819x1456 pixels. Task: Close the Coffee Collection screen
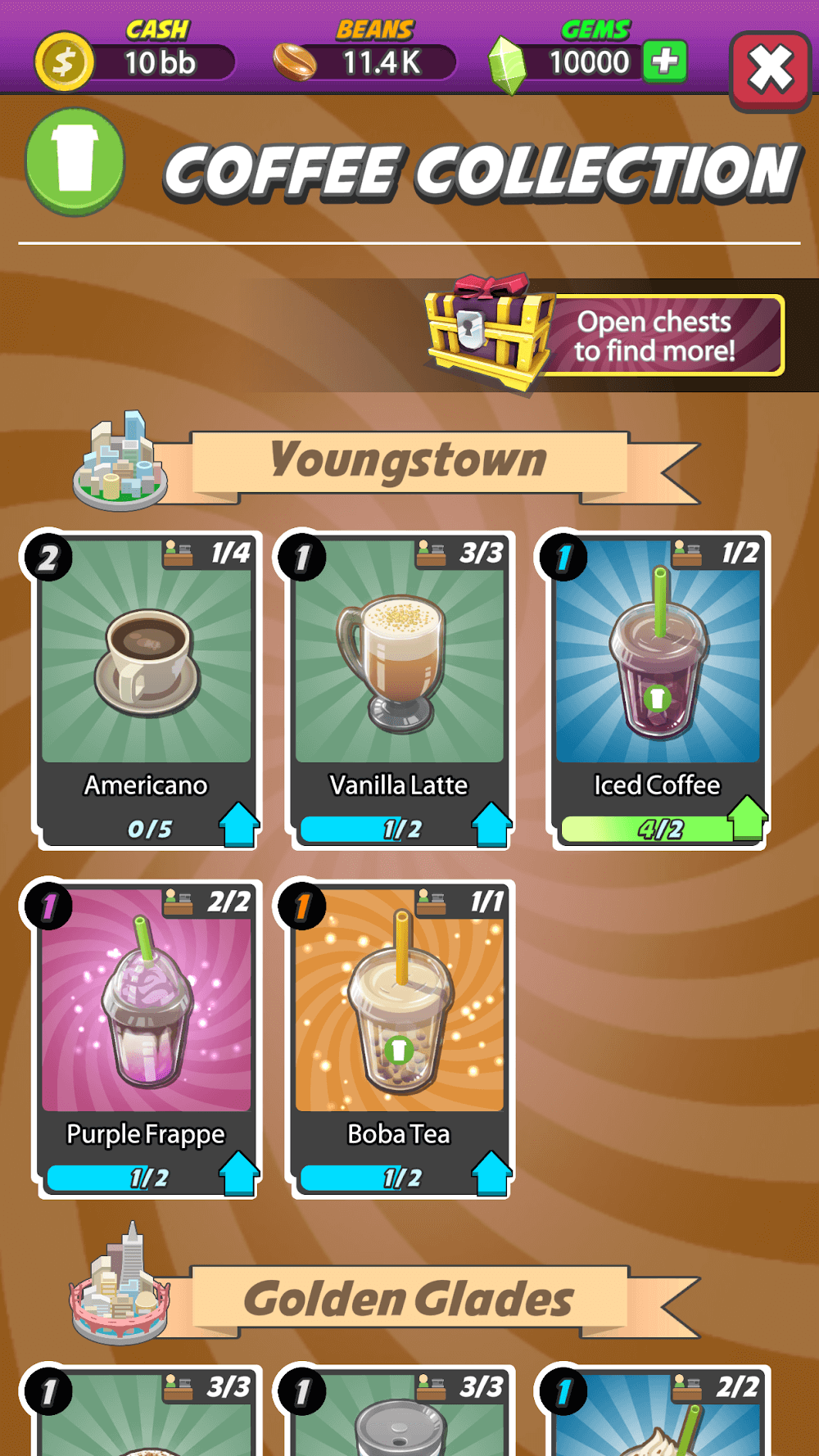point(769,70)
